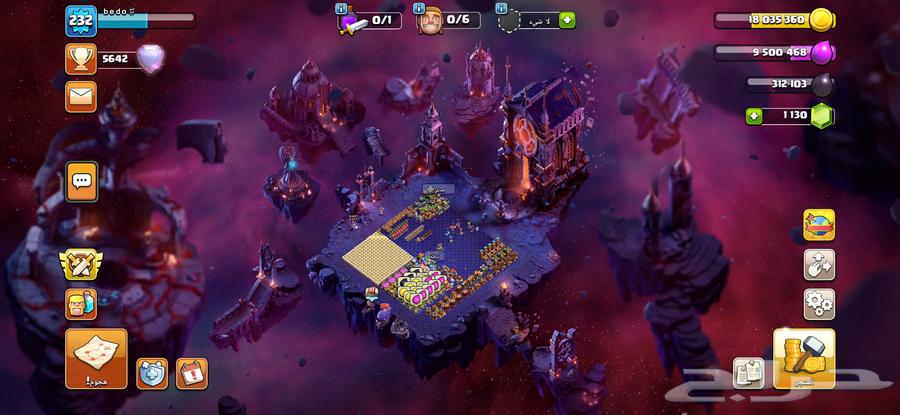This screenshot has height=415, width=900.
Task: Open the blue shield info button
Action: pos(152,373)
